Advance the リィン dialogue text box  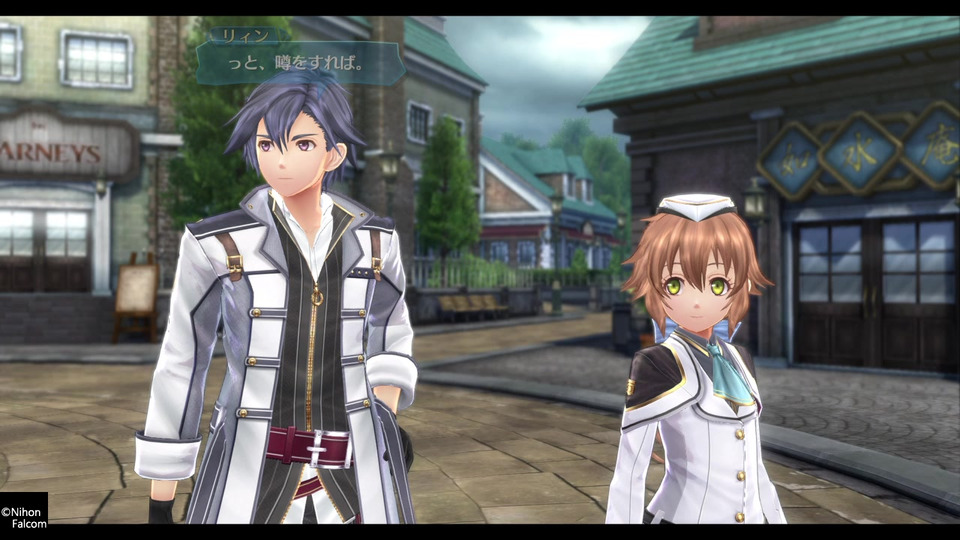click(300, 63)
